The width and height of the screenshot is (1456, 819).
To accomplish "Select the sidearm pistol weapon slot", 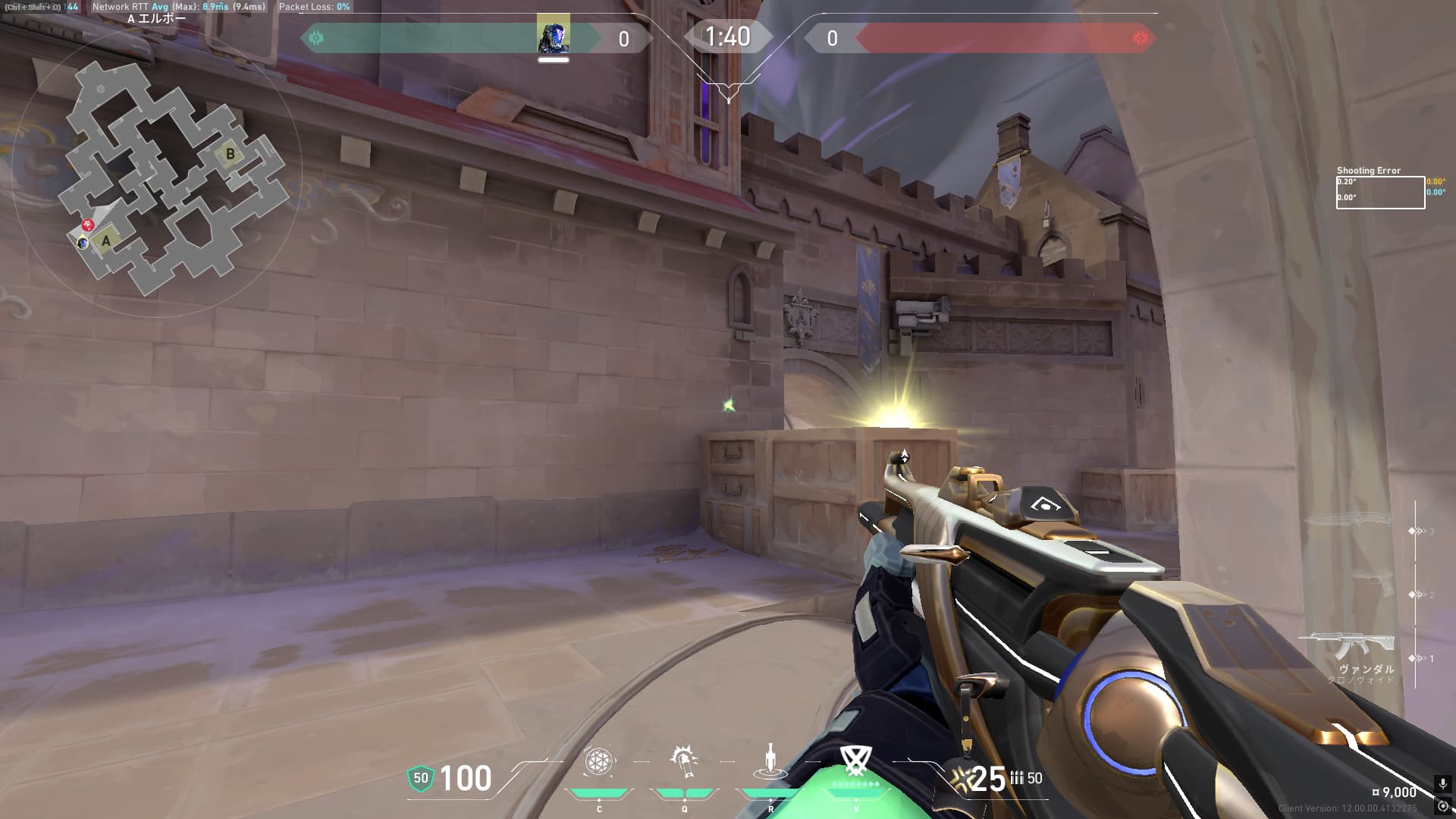I will click(1373, 584).
